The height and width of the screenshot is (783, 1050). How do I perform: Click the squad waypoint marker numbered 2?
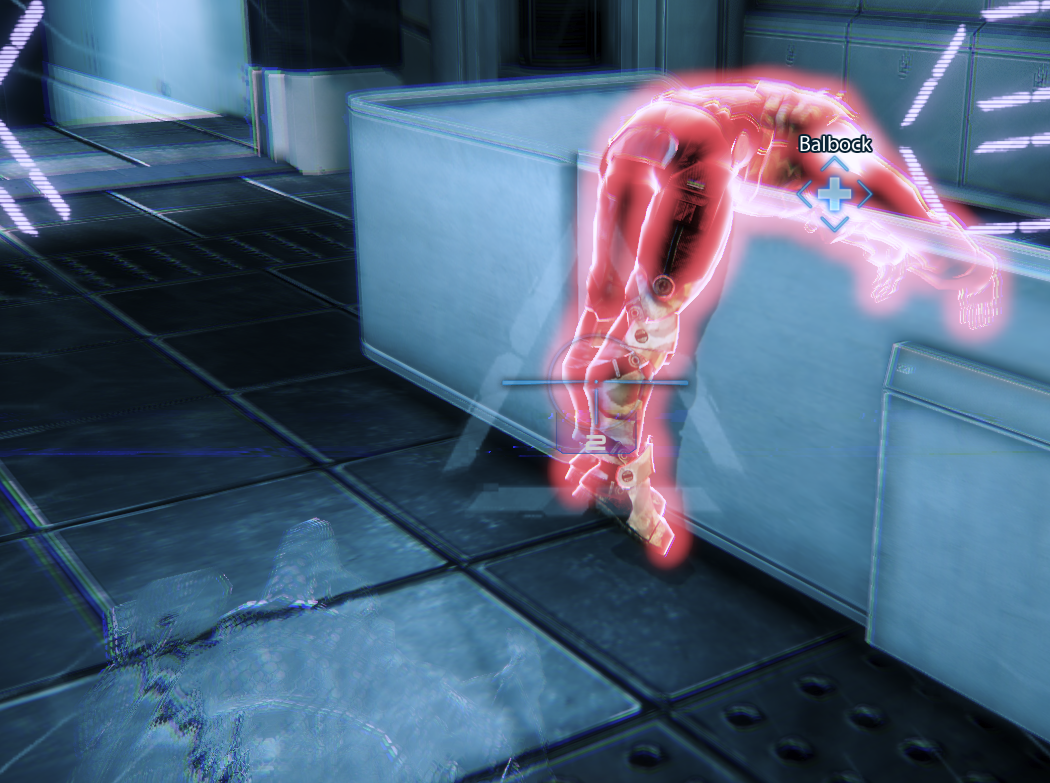click(x=596, y=440)
